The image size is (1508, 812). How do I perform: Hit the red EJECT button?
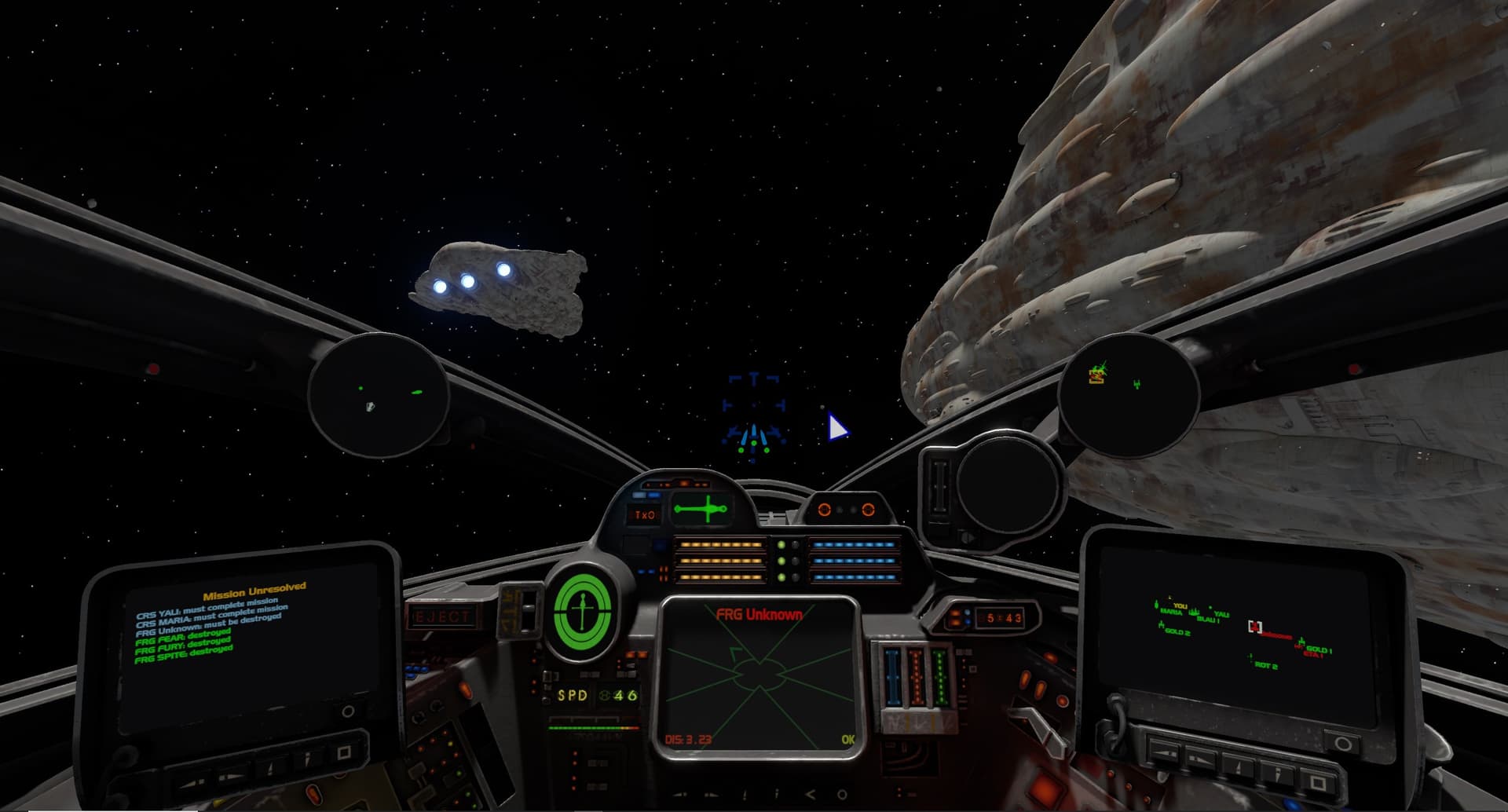(443, 616)
